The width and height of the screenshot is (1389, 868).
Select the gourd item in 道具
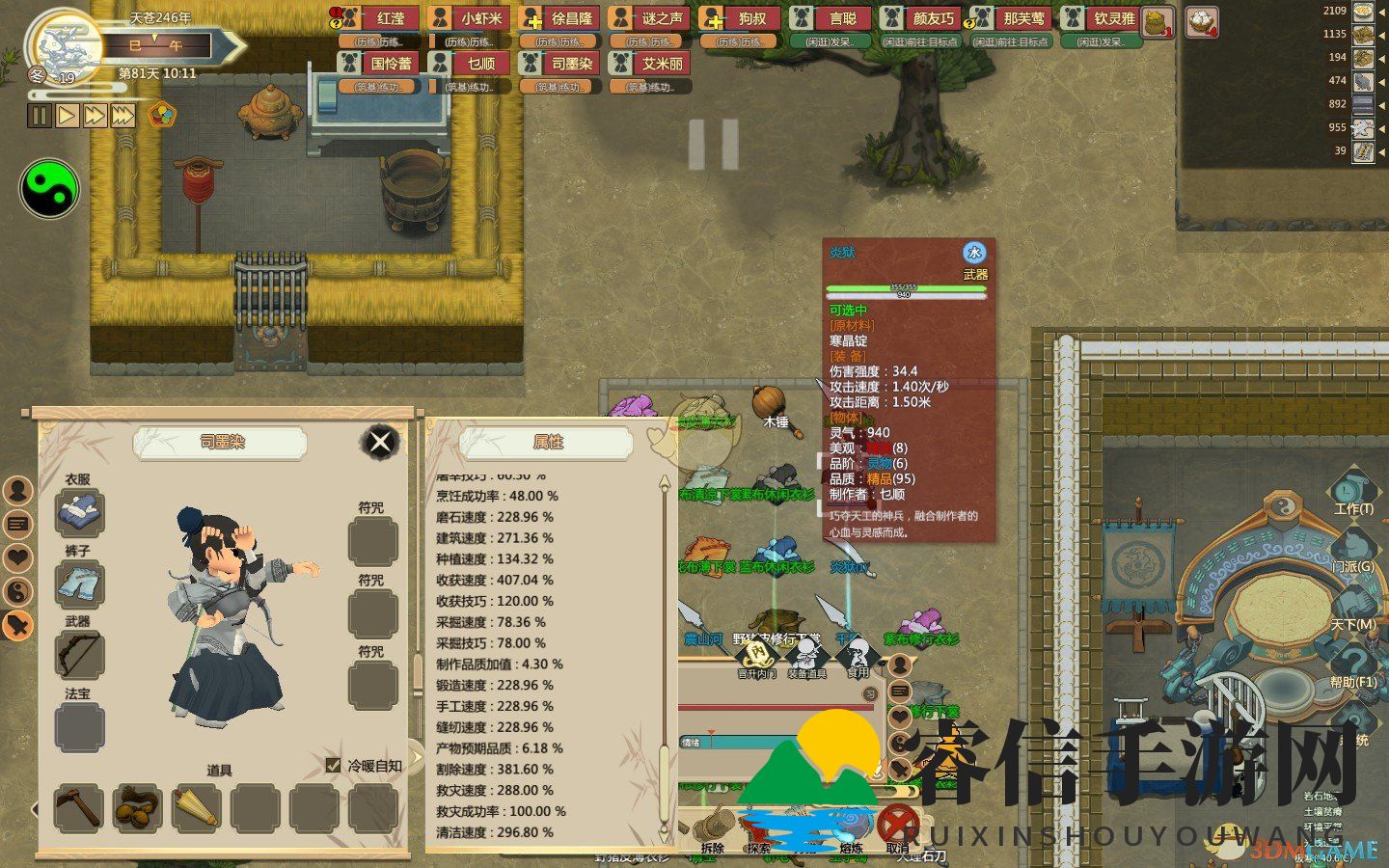pyautogui.click(x=137, y=807)
